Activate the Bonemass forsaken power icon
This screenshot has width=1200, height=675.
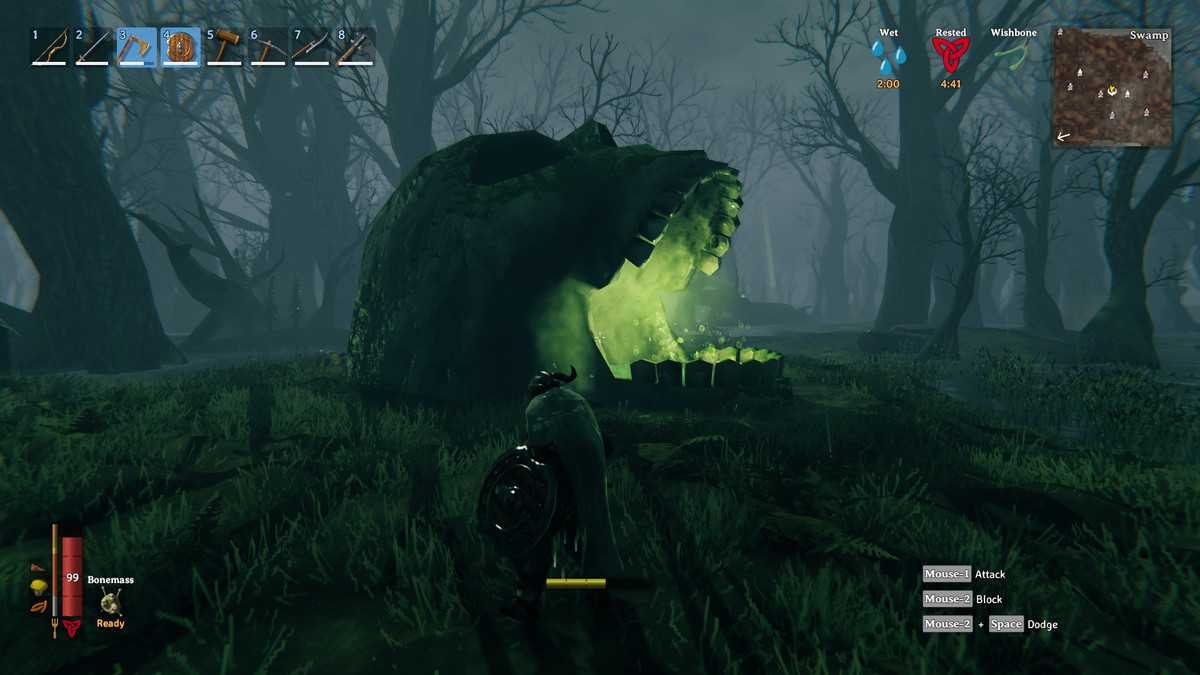tap(110, 601)
